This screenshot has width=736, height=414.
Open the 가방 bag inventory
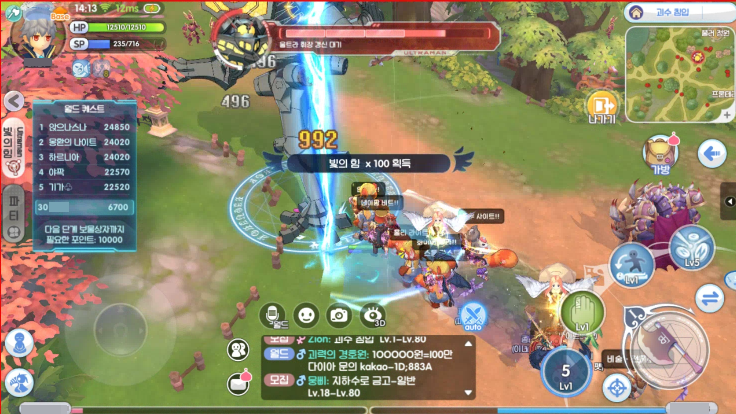pyautogui.click(x=660, y=155)
